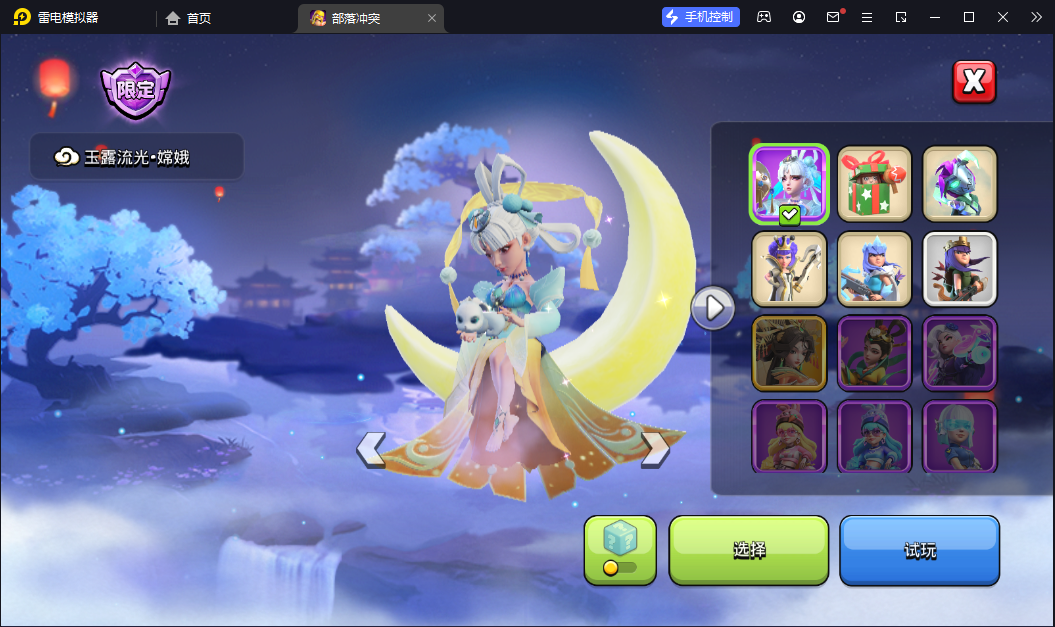Viewport: 1055px width, 627px height.
Task: Select the checked Chang'e skin thumbnail
Action: 790,184
